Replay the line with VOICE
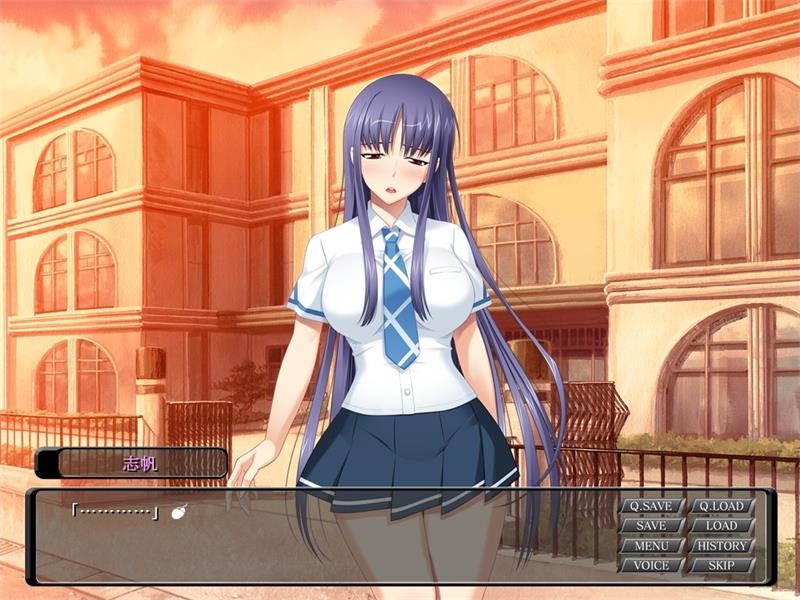Image resolution: width=800 pixels, height=600 pixels. tap(651, 566)
